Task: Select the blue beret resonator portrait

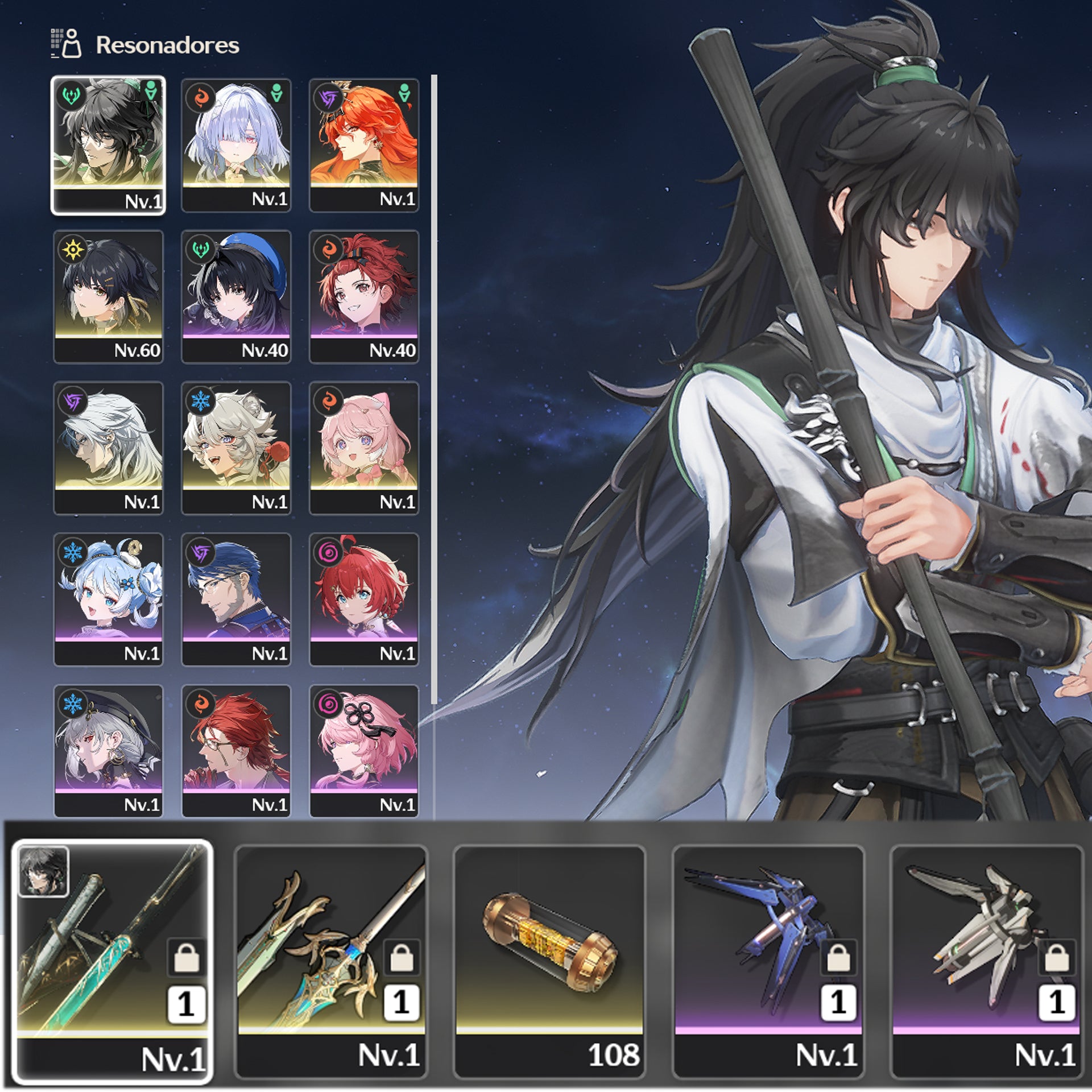Action: [236, 296]
